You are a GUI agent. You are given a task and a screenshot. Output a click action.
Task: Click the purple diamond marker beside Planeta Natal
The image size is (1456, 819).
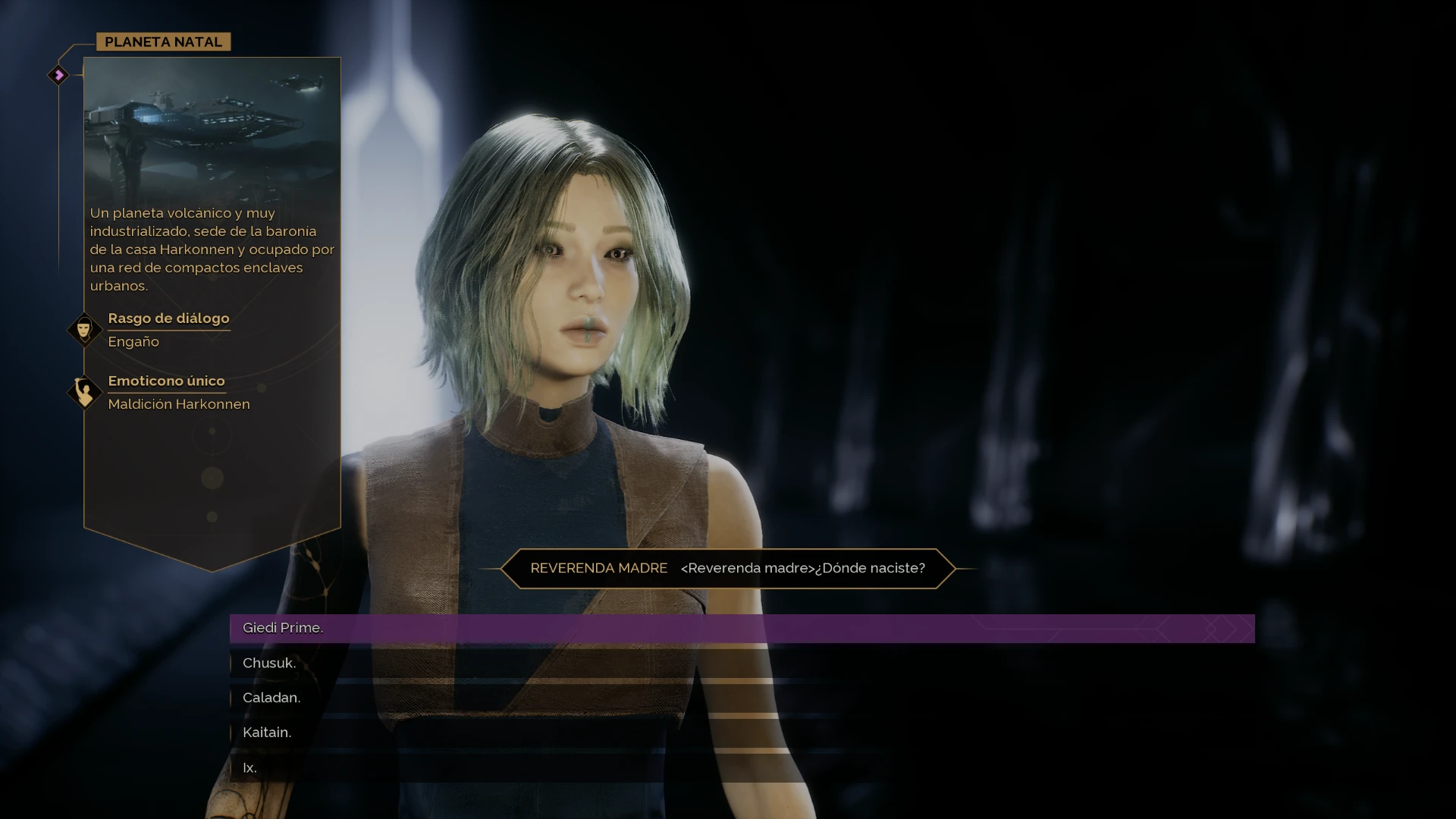(x=58, y=75)
